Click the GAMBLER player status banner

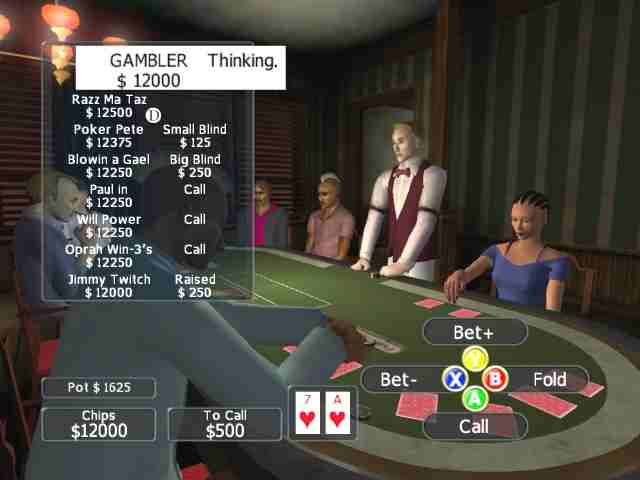click(x=181, y=69)
